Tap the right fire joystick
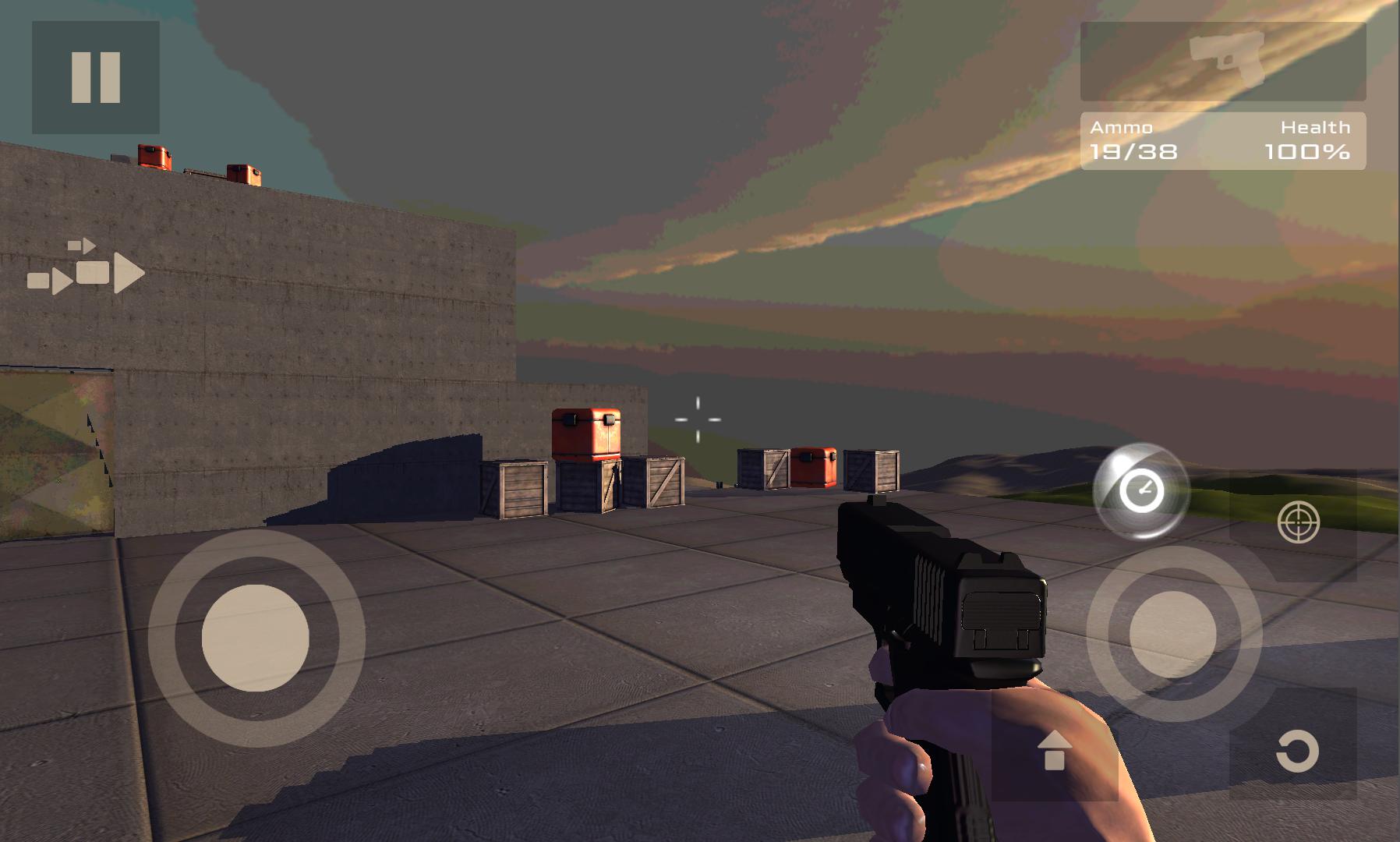Image resolution: width=1400 pixels, height=842 pixels. (1172, 633)
